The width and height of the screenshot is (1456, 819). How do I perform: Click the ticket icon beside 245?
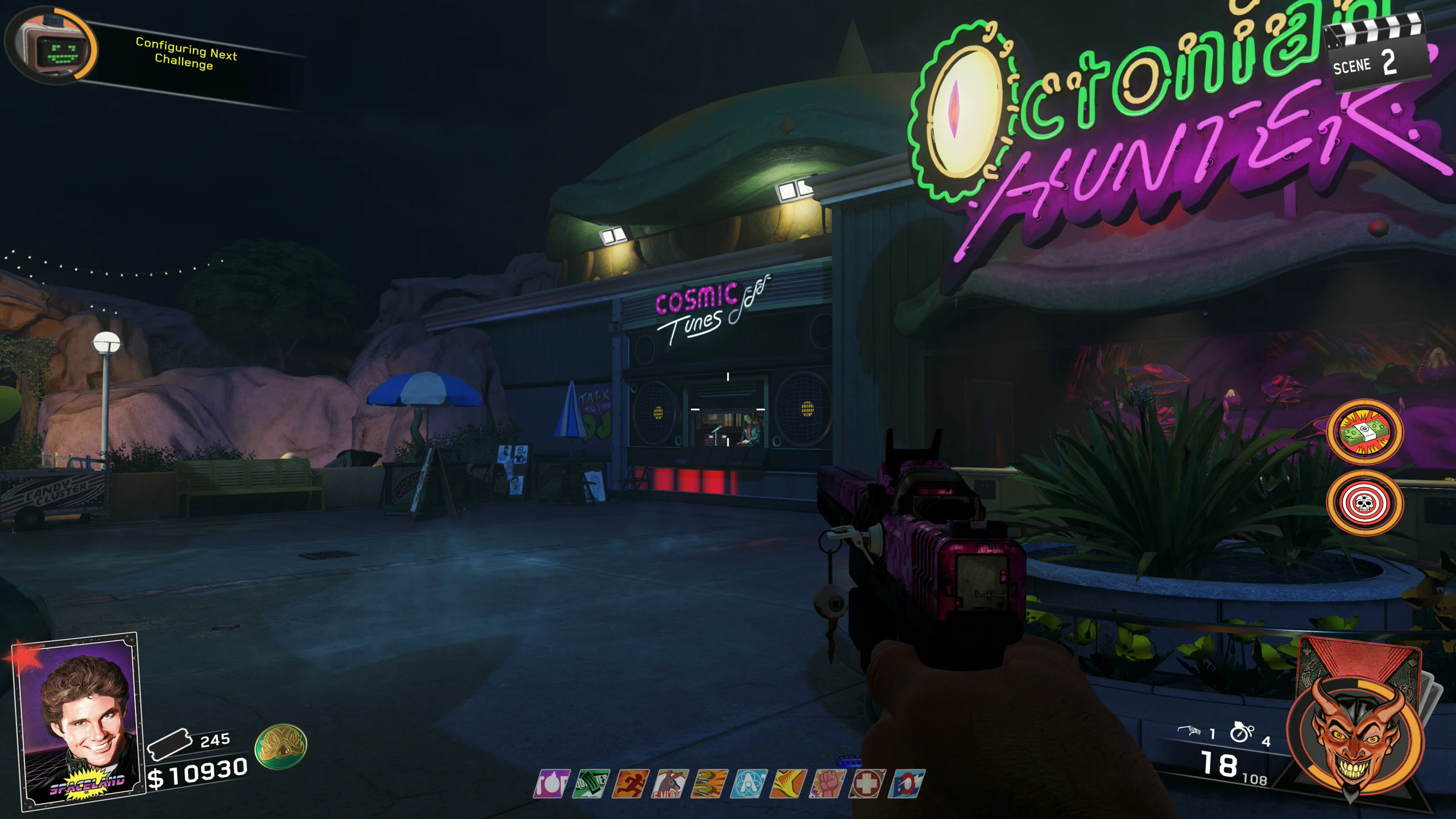(x=169, y=743)
